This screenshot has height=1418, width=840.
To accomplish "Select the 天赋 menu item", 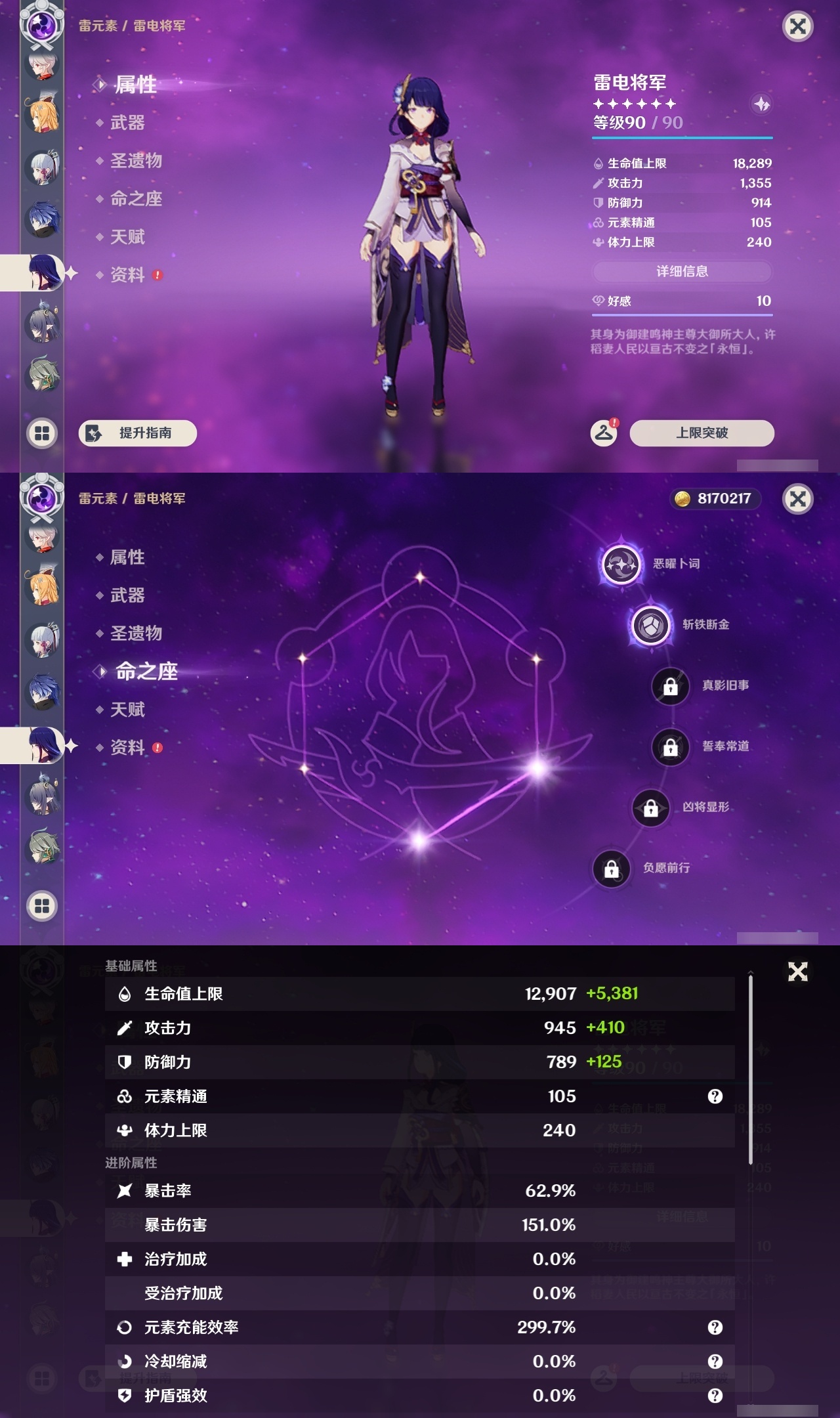I will (127, 237).
